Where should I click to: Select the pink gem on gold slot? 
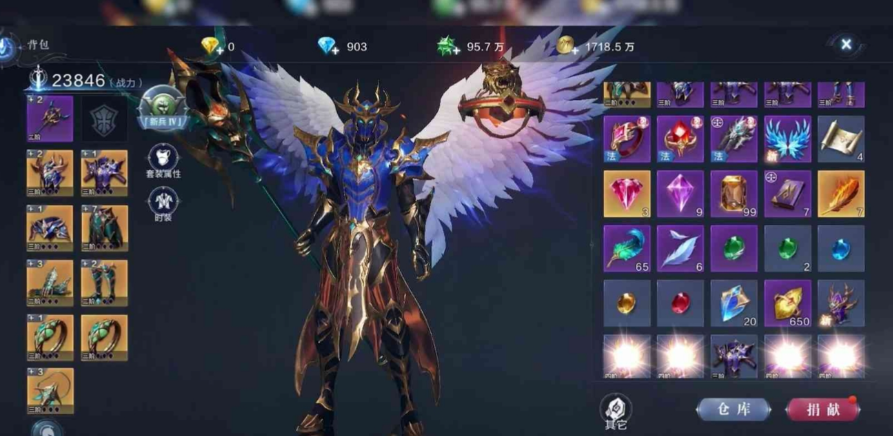tap(626, 193)
